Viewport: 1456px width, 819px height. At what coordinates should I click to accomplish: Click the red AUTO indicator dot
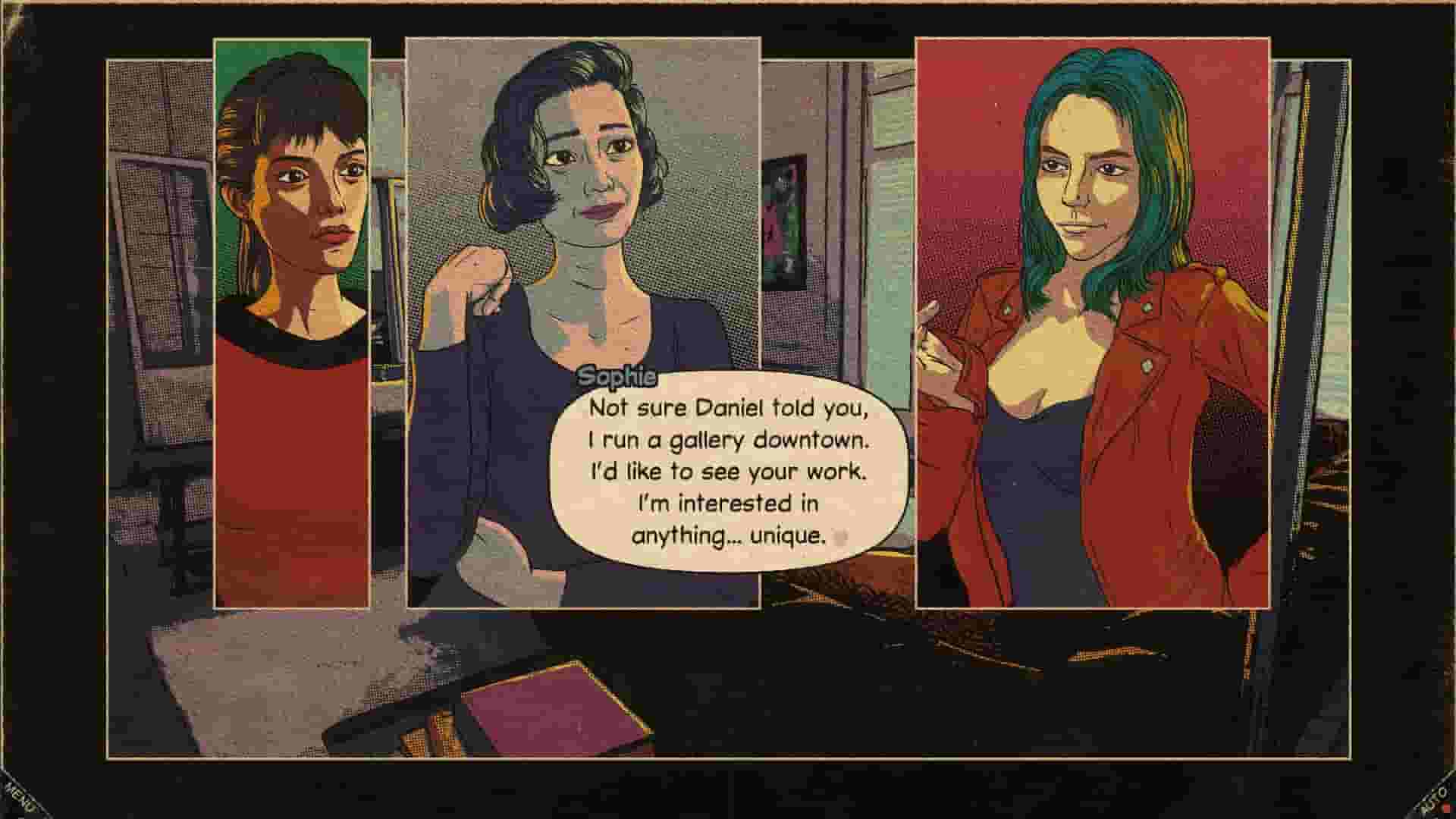[1445, 809]
